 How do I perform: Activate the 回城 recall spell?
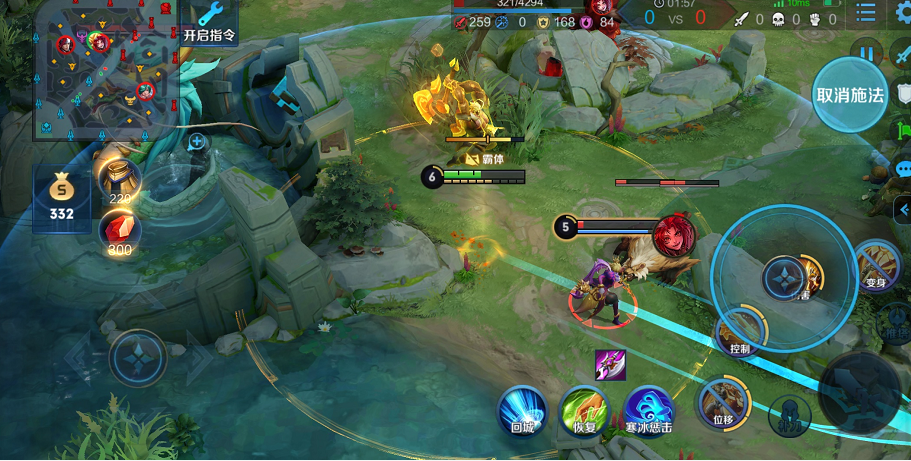(522, 410)
